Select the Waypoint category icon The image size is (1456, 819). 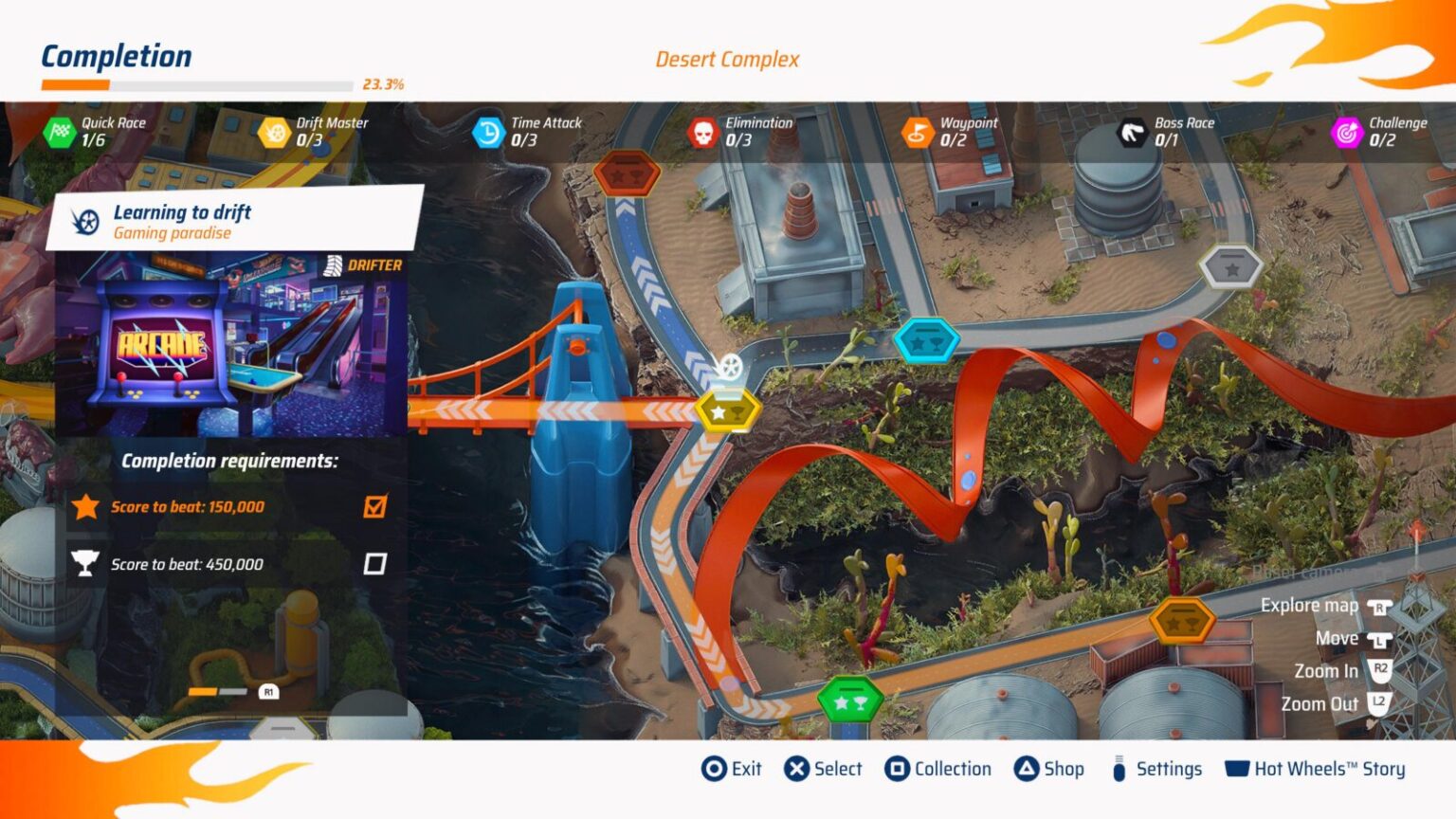pos(917,132)
